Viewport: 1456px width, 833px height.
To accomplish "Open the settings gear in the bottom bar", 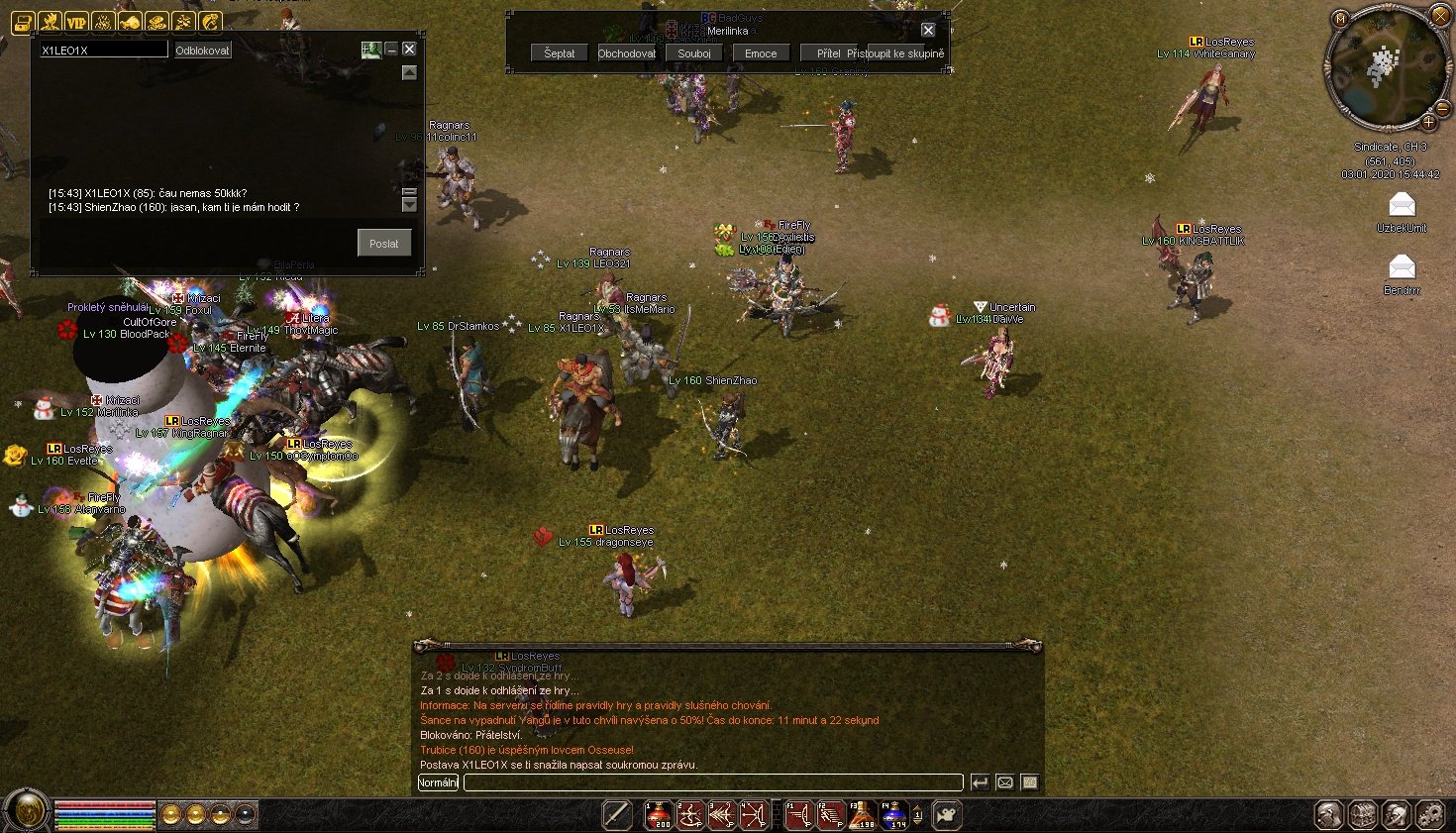I will pyautogui.click(x=1430, y=815).
